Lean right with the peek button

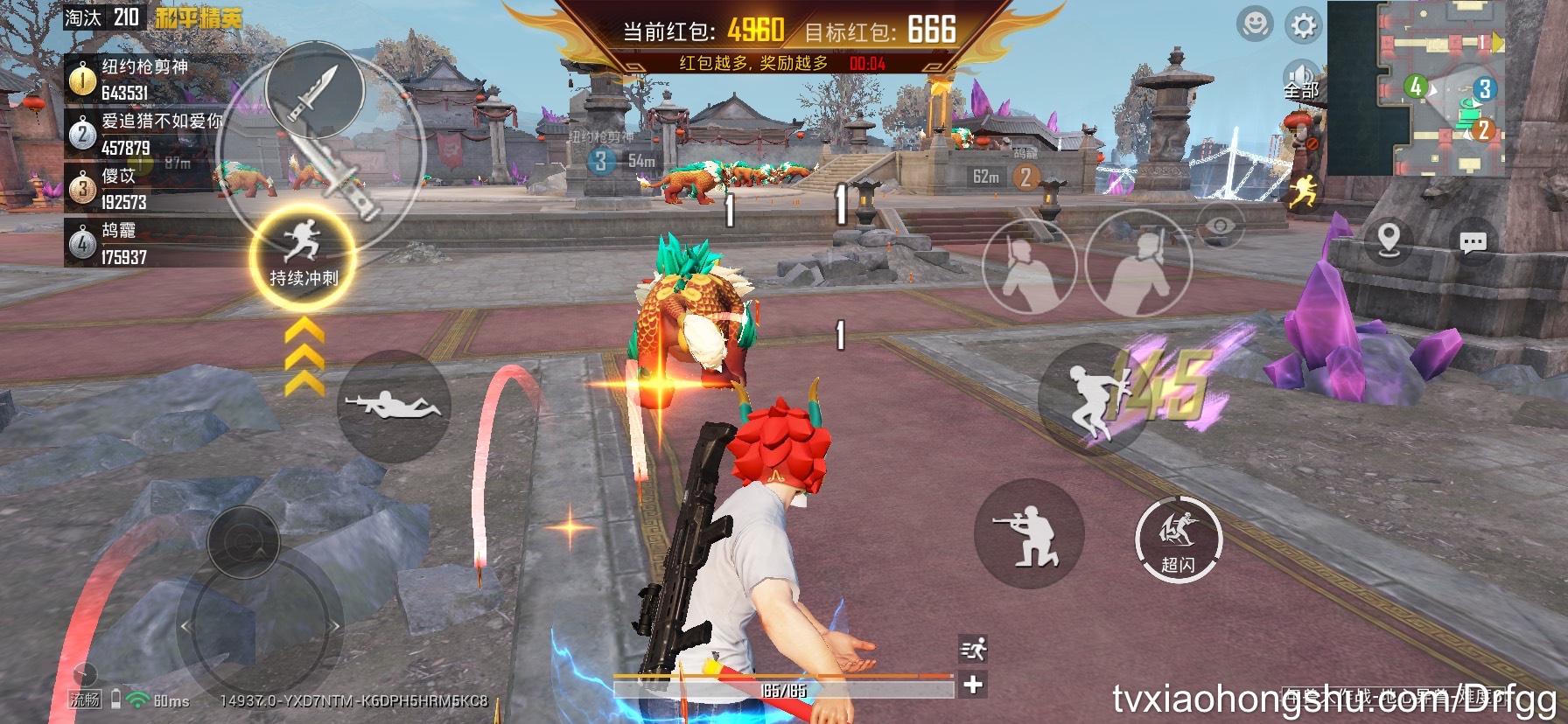click(1138, 266)
